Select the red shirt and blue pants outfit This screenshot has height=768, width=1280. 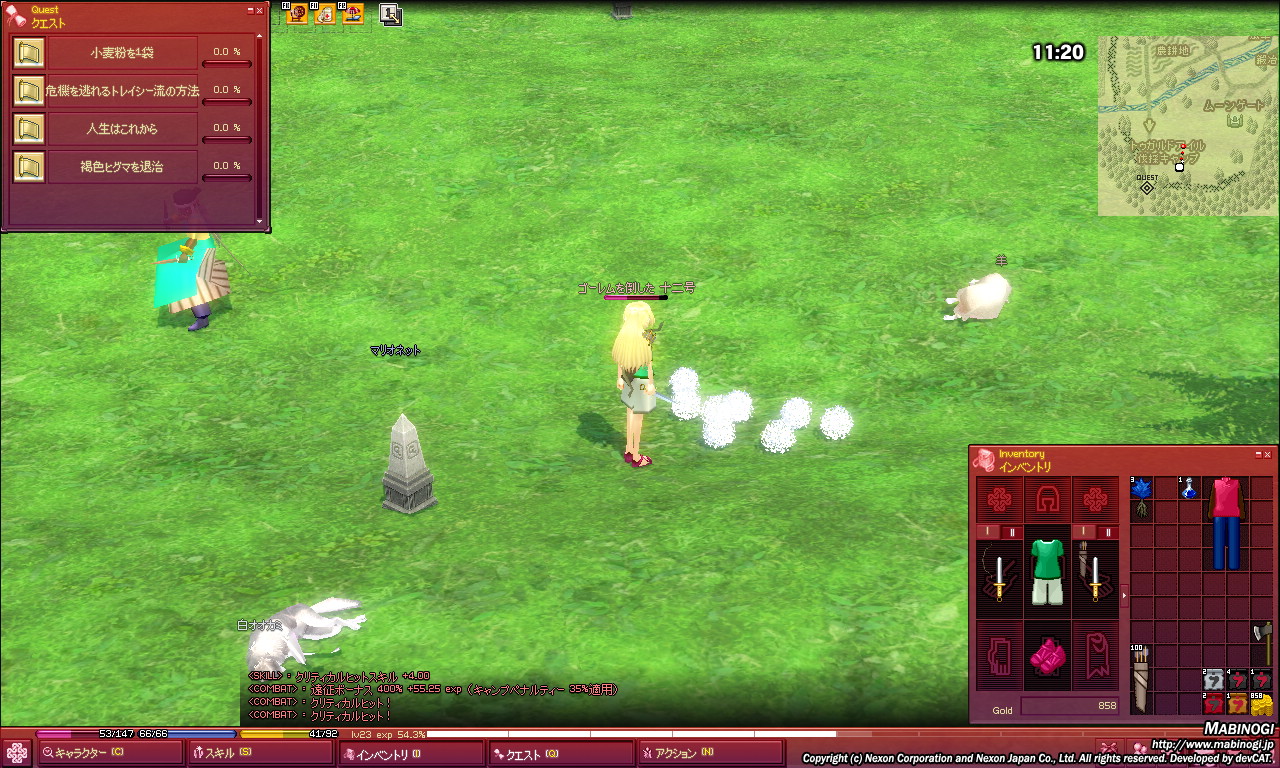[1226, 522]
